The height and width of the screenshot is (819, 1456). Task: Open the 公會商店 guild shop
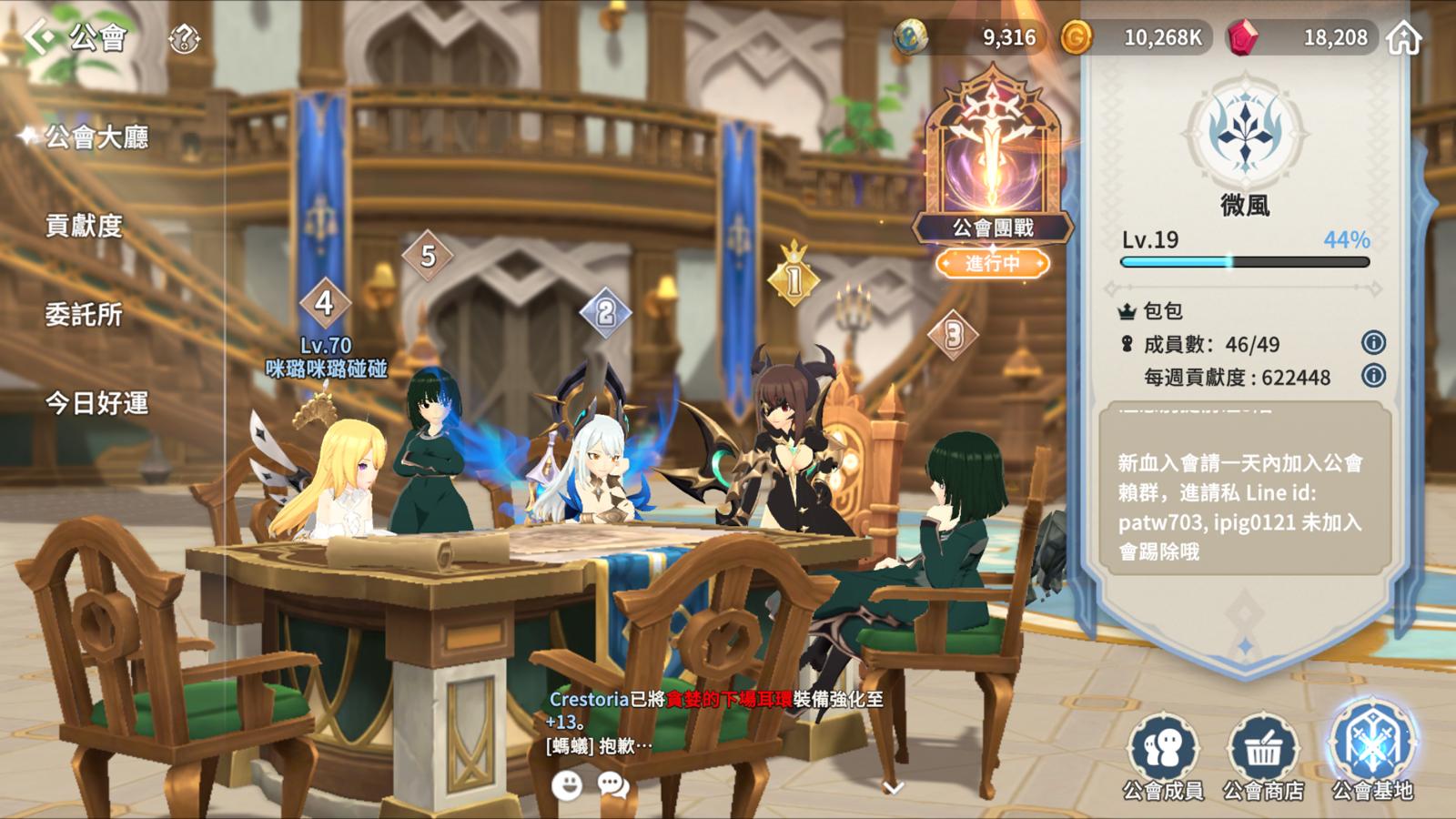click(x=1263, y=757)
